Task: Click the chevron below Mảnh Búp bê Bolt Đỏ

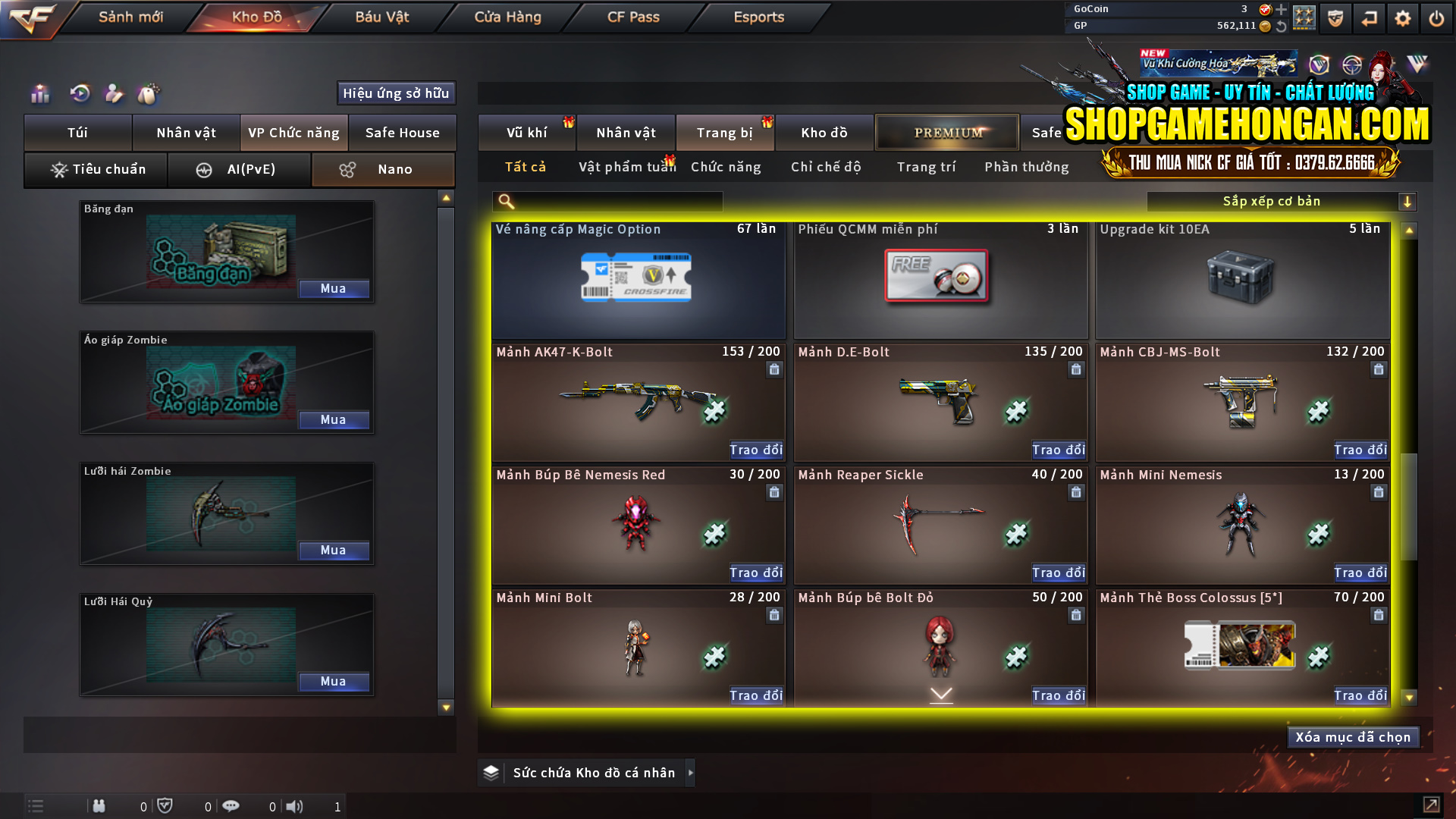Action: 940,695
